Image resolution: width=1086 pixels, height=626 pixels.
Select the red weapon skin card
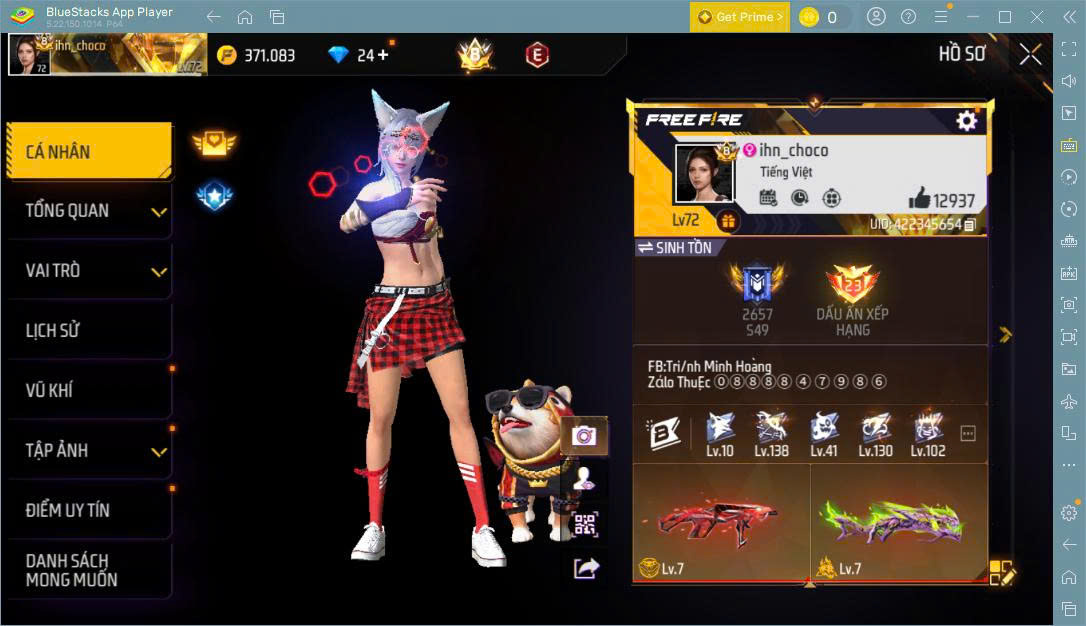tap(721, 522)
